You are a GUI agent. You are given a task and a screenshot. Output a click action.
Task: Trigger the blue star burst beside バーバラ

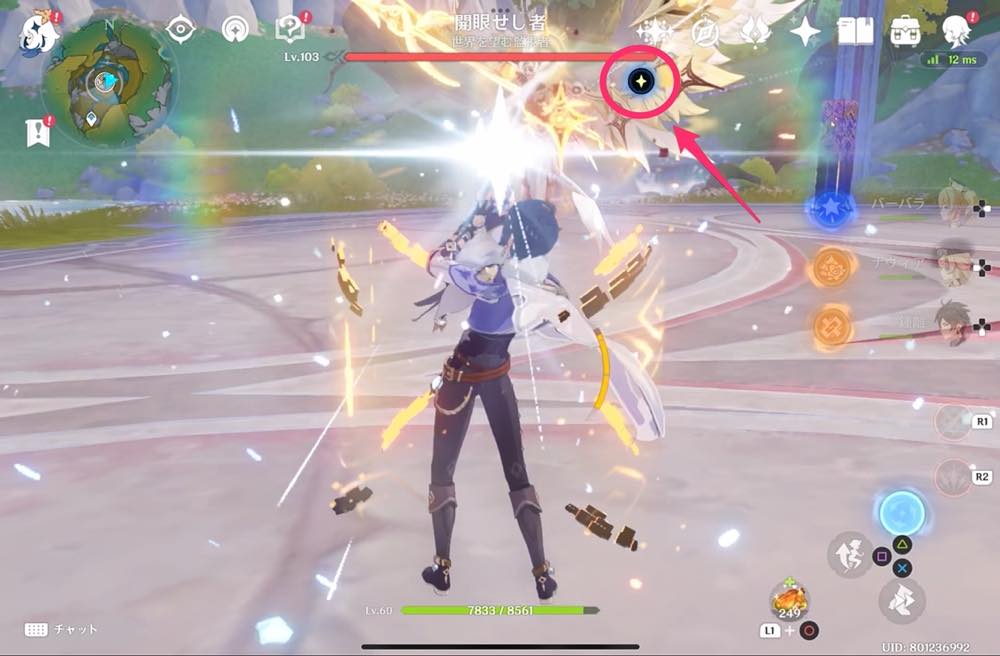click(x=831, y=210)
